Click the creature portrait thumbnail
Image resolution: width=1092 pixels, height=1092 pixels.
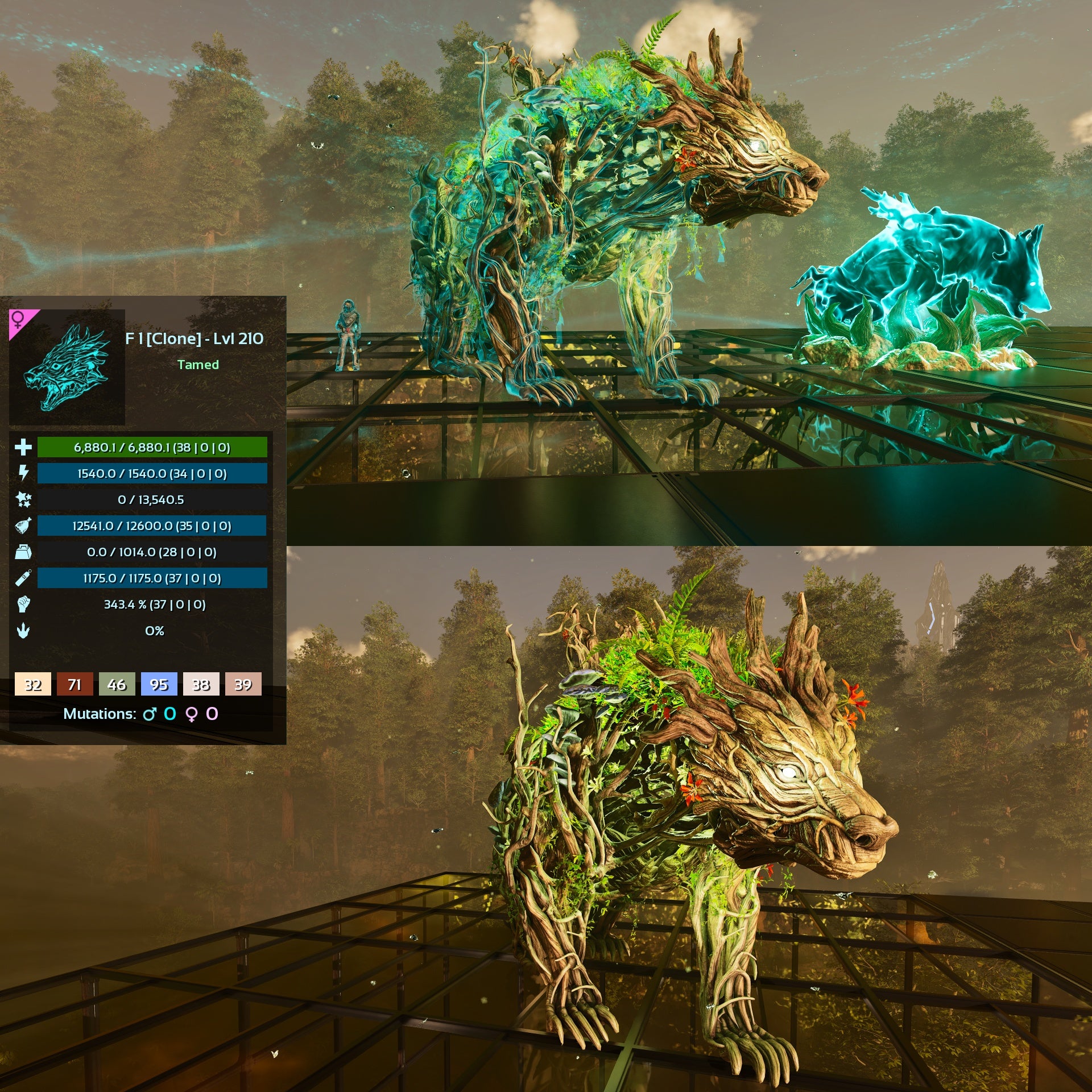pos(67,366)
